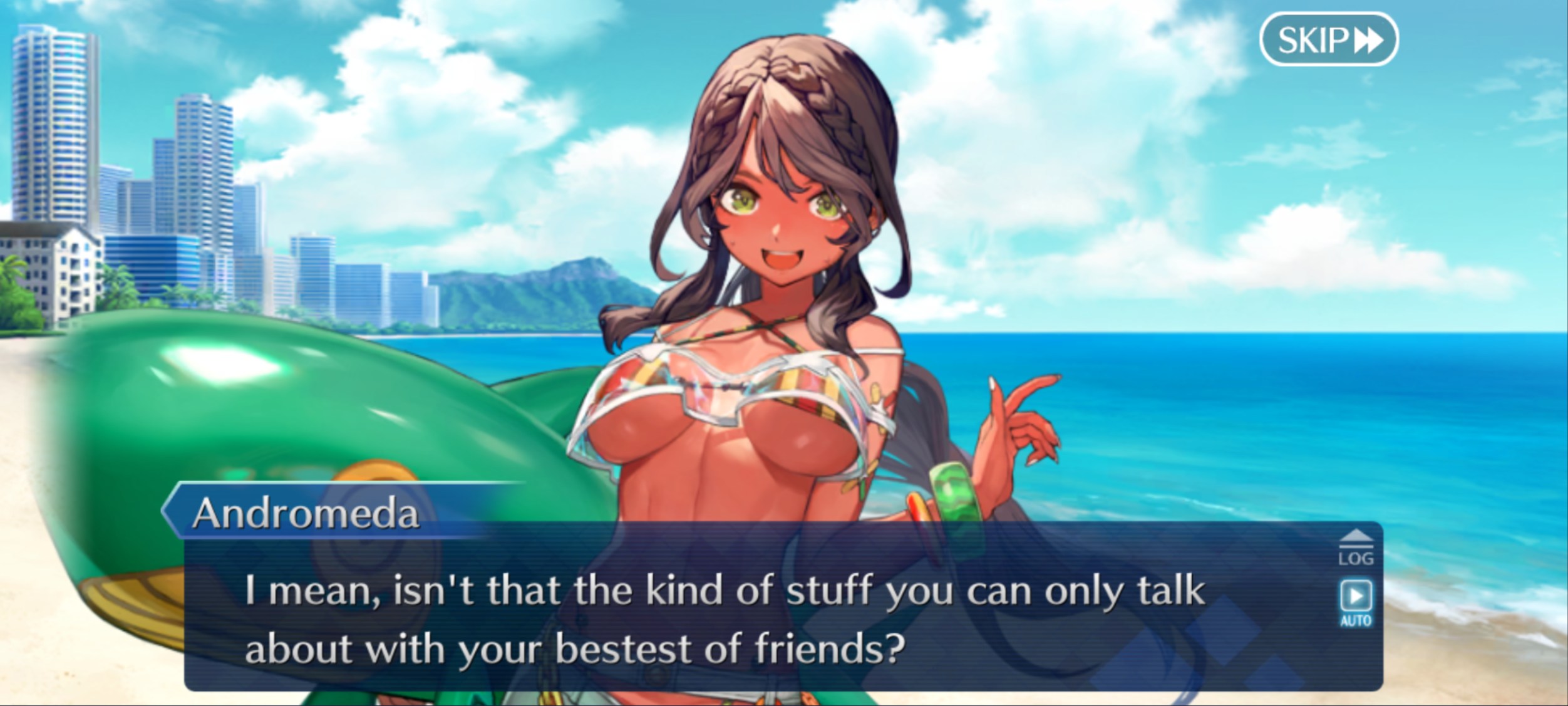1568x706 pixels.
Task: Skip the dialogue scene
Action: [1328, 39]
